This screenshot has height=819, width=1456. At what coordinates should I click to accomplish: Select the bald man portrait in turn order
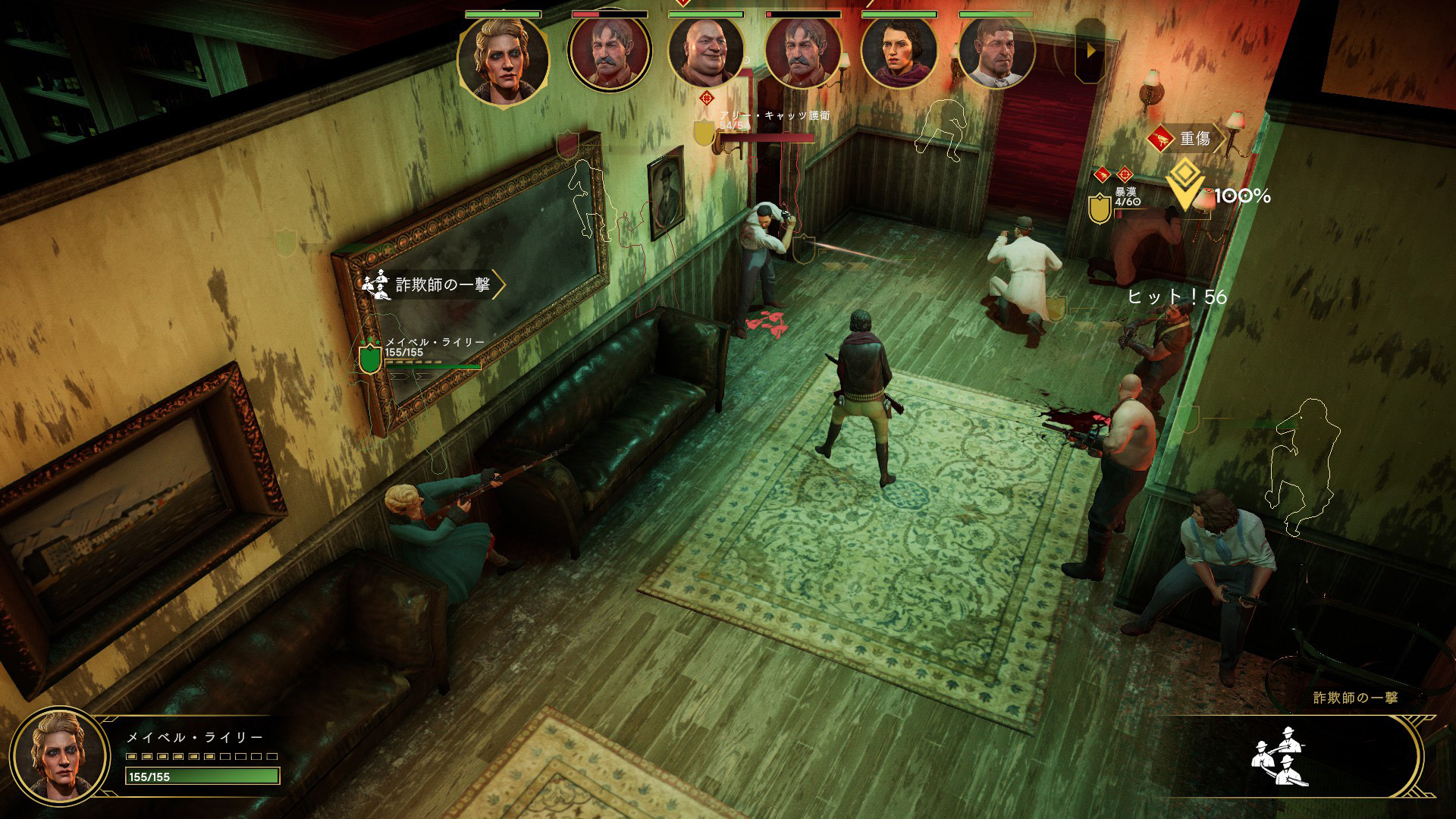(705, 53)
